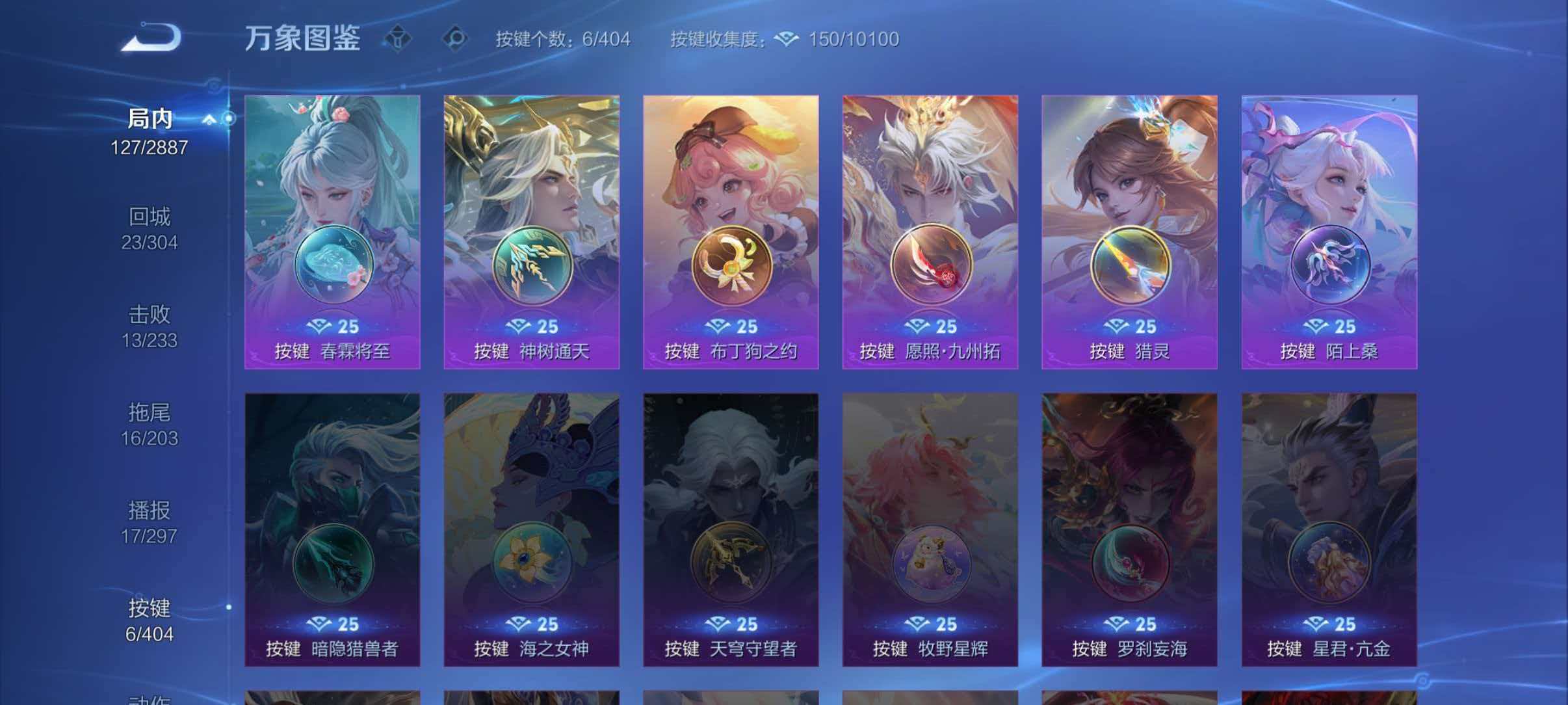The width and height of the screenshot is (1568, 705).
Task: Click the gem icon next to 按键收集度 counter
Action: pyautogui.click(x=787, y=39)
